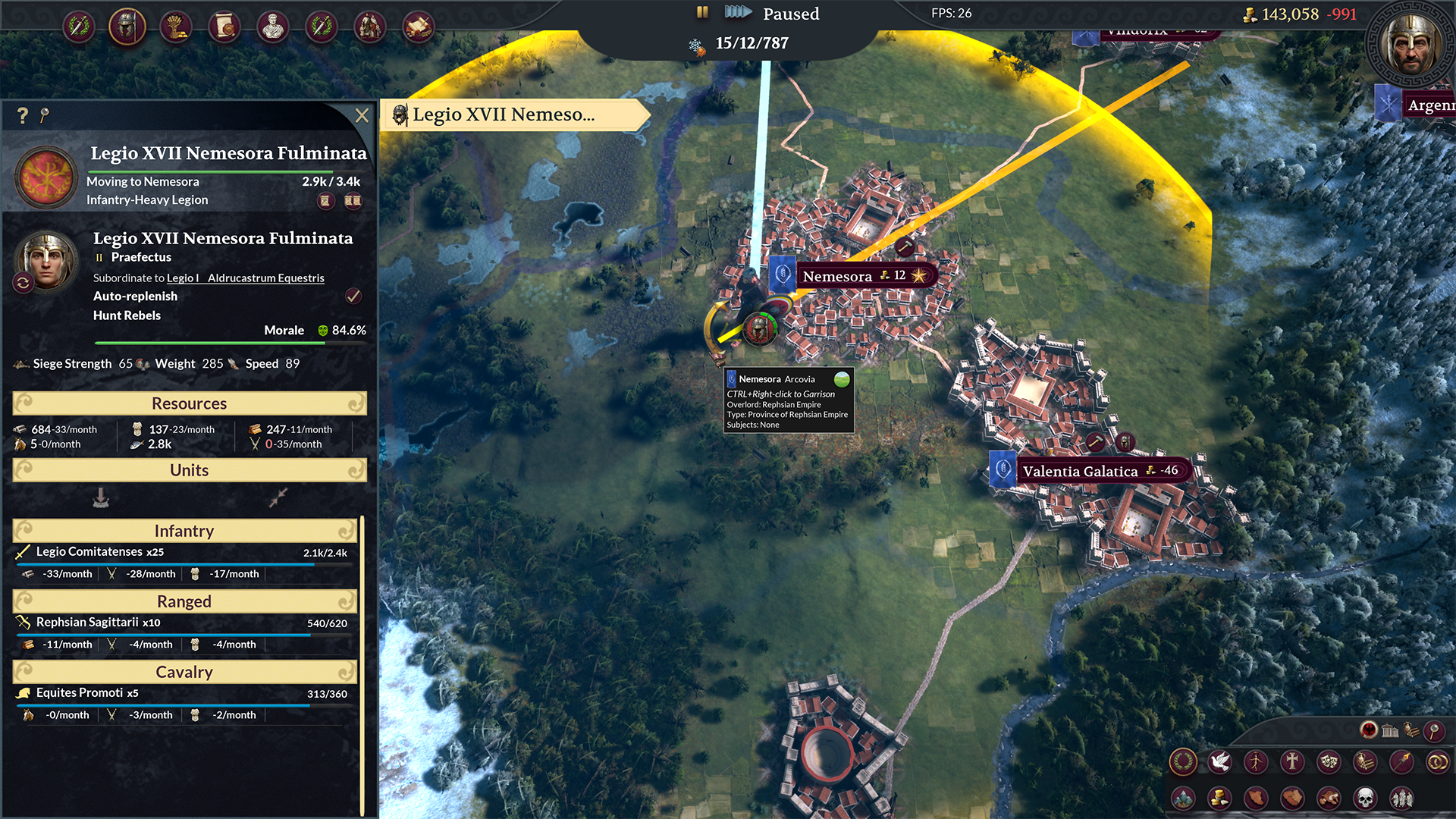This screenshot has height=819, width=1456.
Task: Open the Legio I Aldrucastrum Equestris link
Action: pos(246,278)
